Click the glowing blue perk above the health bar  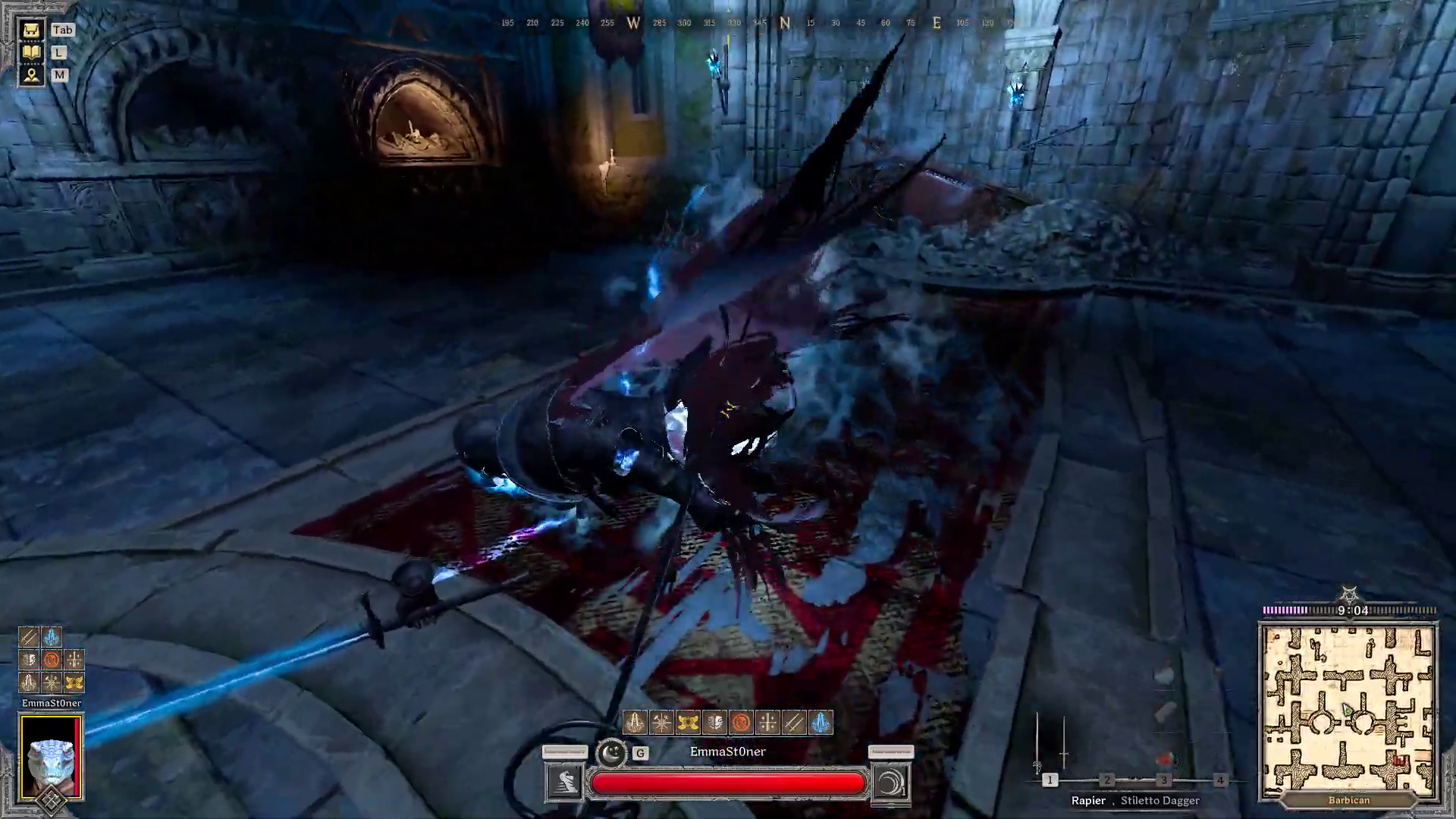click(821, 723)
